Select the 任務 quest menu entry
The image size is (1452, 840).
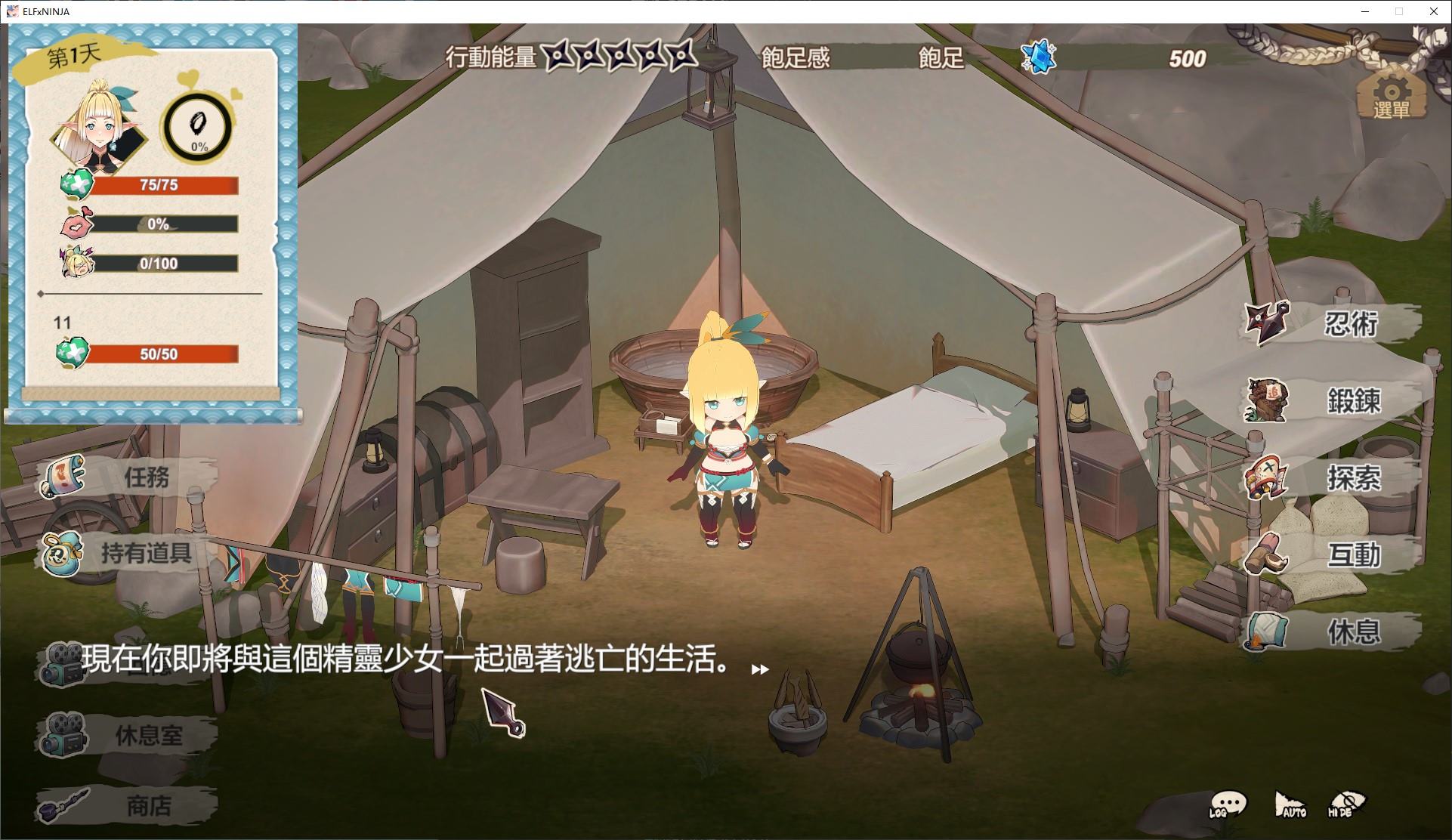point(63,476)
